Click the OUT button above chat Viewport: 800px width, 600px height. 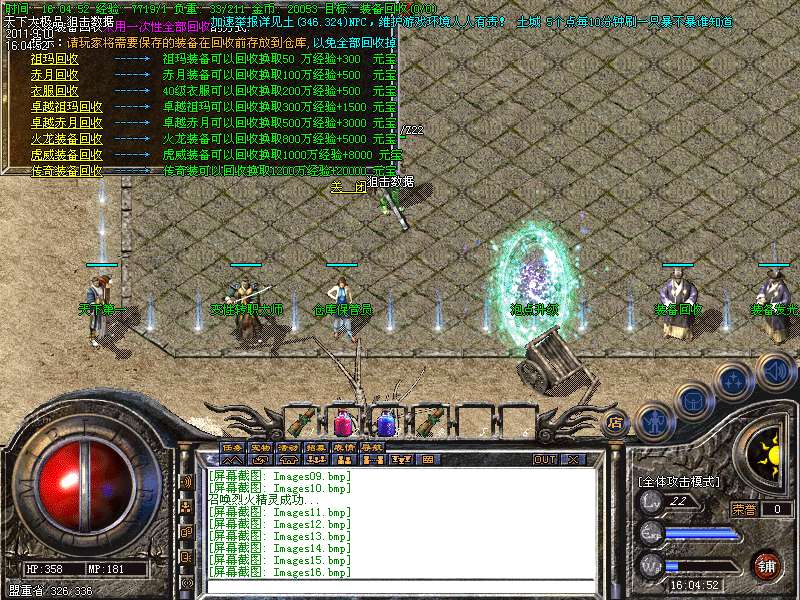tap(544, 460)
